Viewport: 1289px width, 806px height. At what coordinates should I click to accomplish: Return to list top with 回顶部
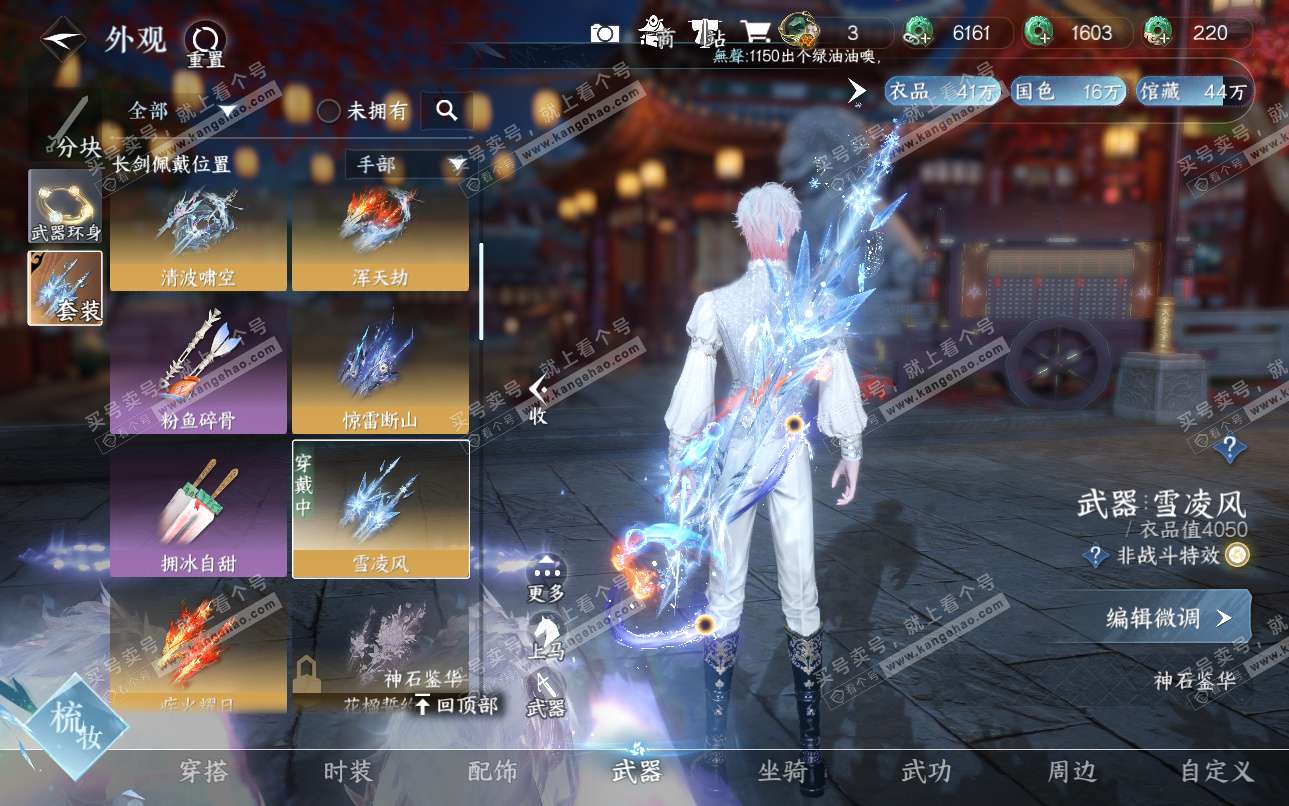(x=456, y=705)
